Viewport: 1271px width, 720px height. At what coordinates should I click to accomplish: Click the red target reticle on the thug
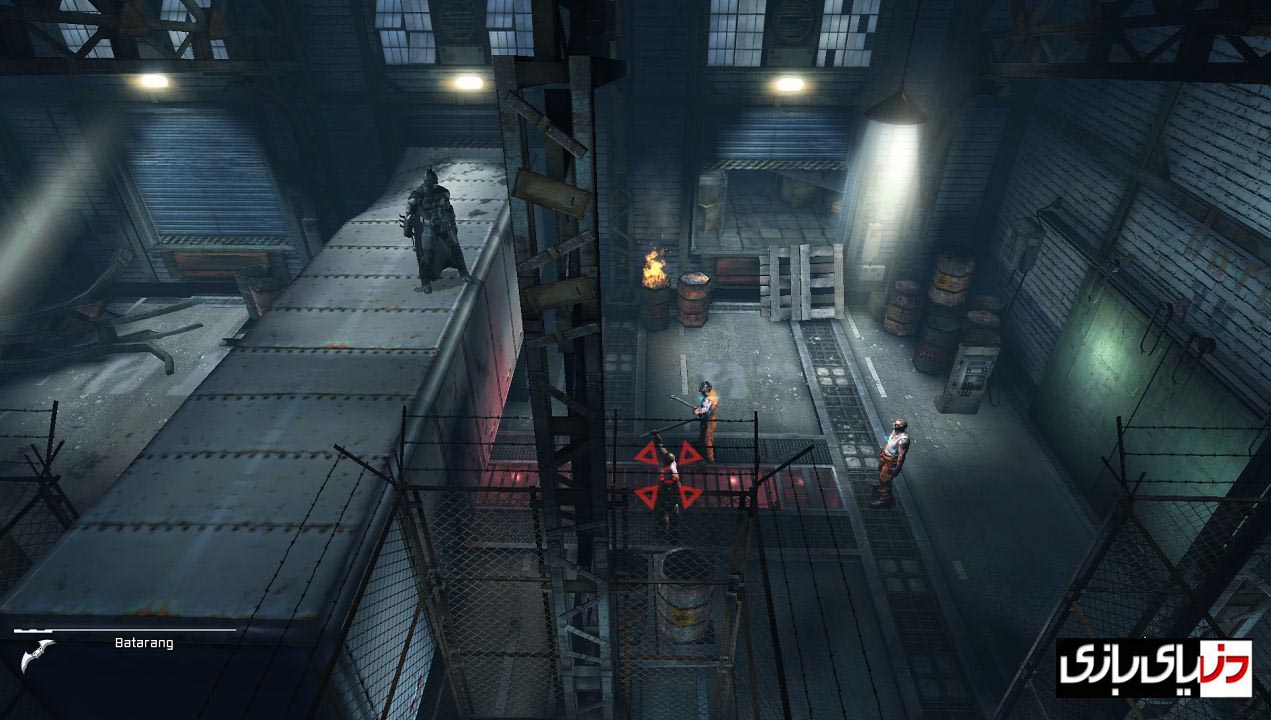(x=668, y=474)
